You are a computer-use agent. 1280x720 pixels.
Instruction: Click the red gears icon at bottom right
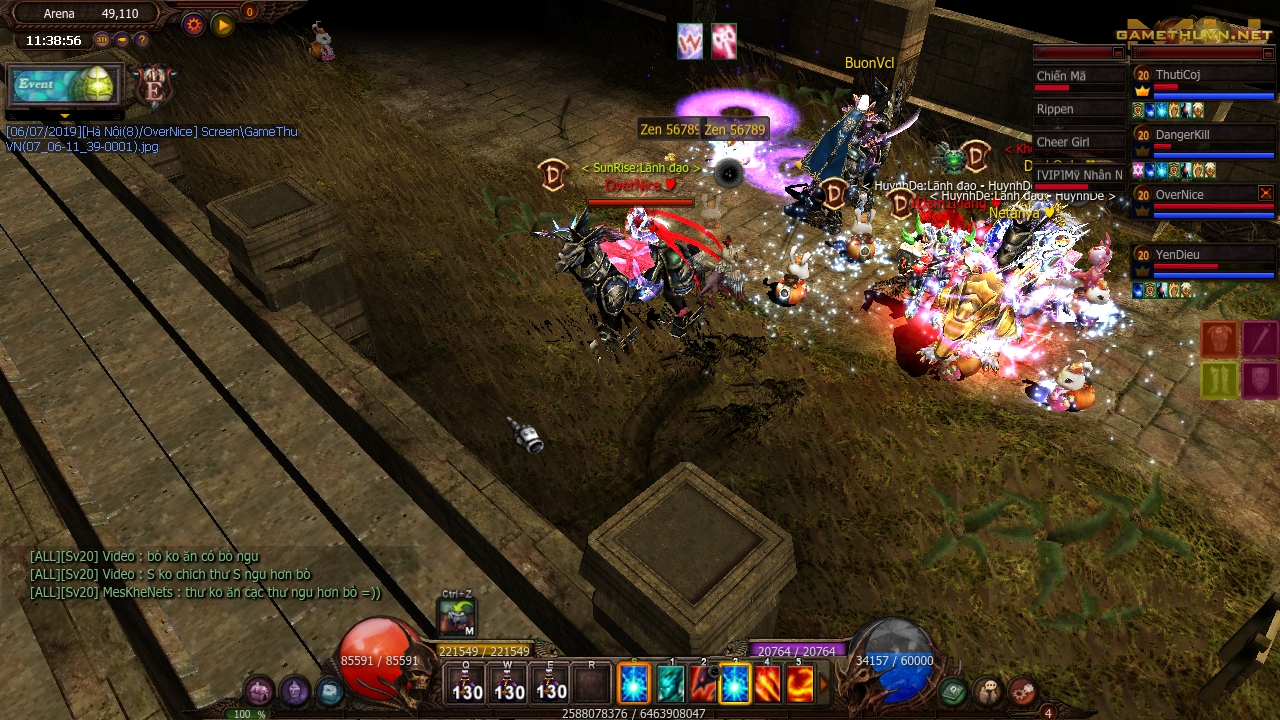click(x=1022, y=690)
